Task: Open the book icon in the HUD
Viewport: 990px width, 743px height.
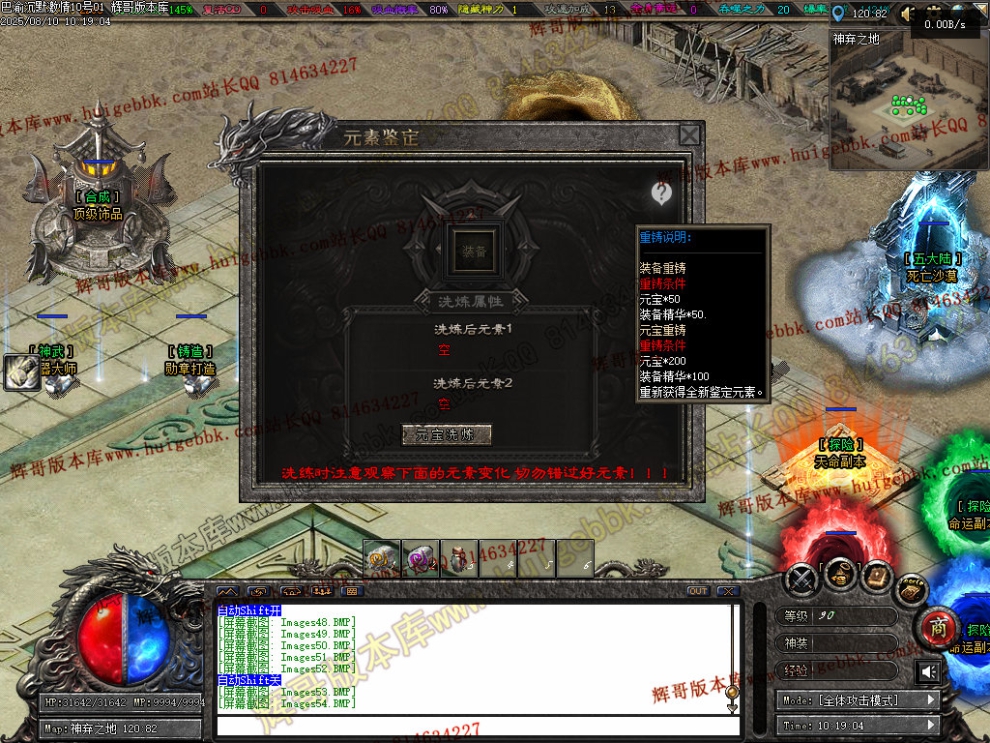Action: [877, 576]
